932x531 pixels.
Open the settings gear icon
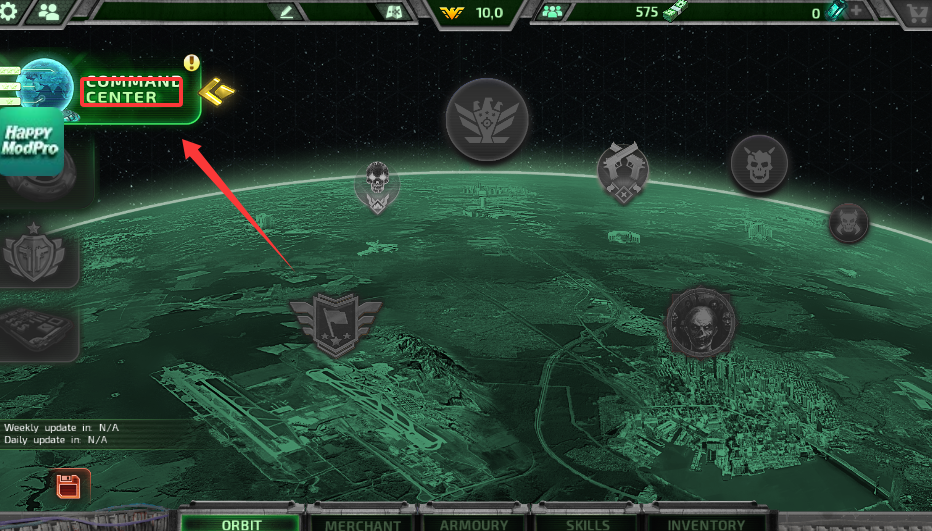click(9, 11)
